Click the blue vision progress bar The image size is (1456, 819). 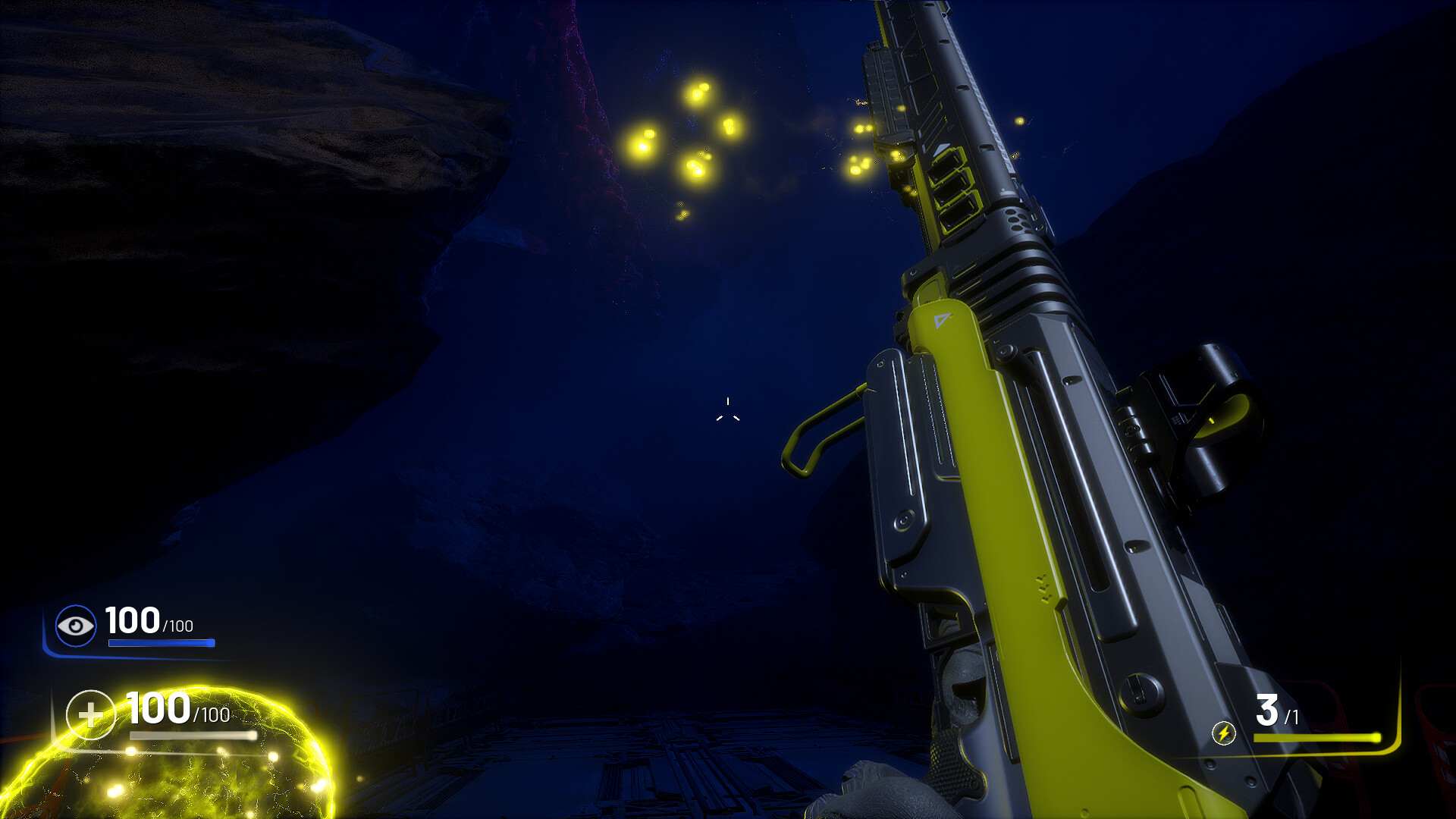coord(162,643)
